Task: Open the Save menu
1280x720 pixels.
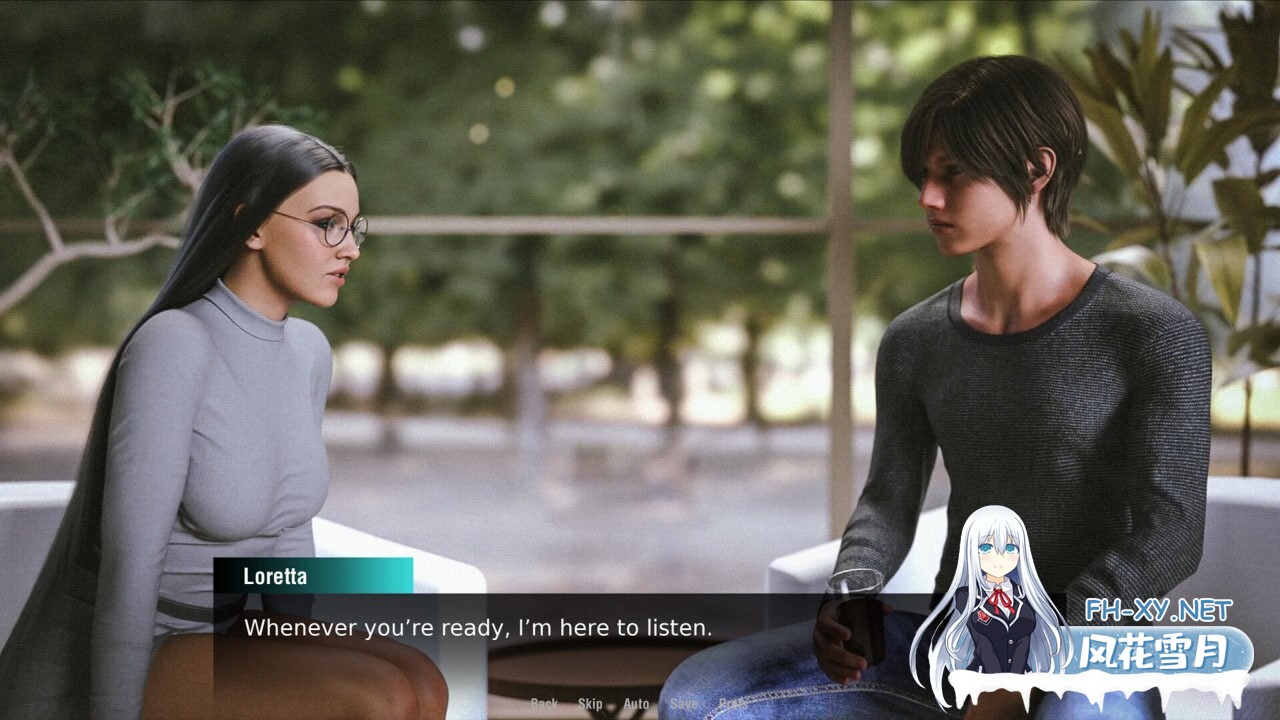Action: tap(684, 704)
